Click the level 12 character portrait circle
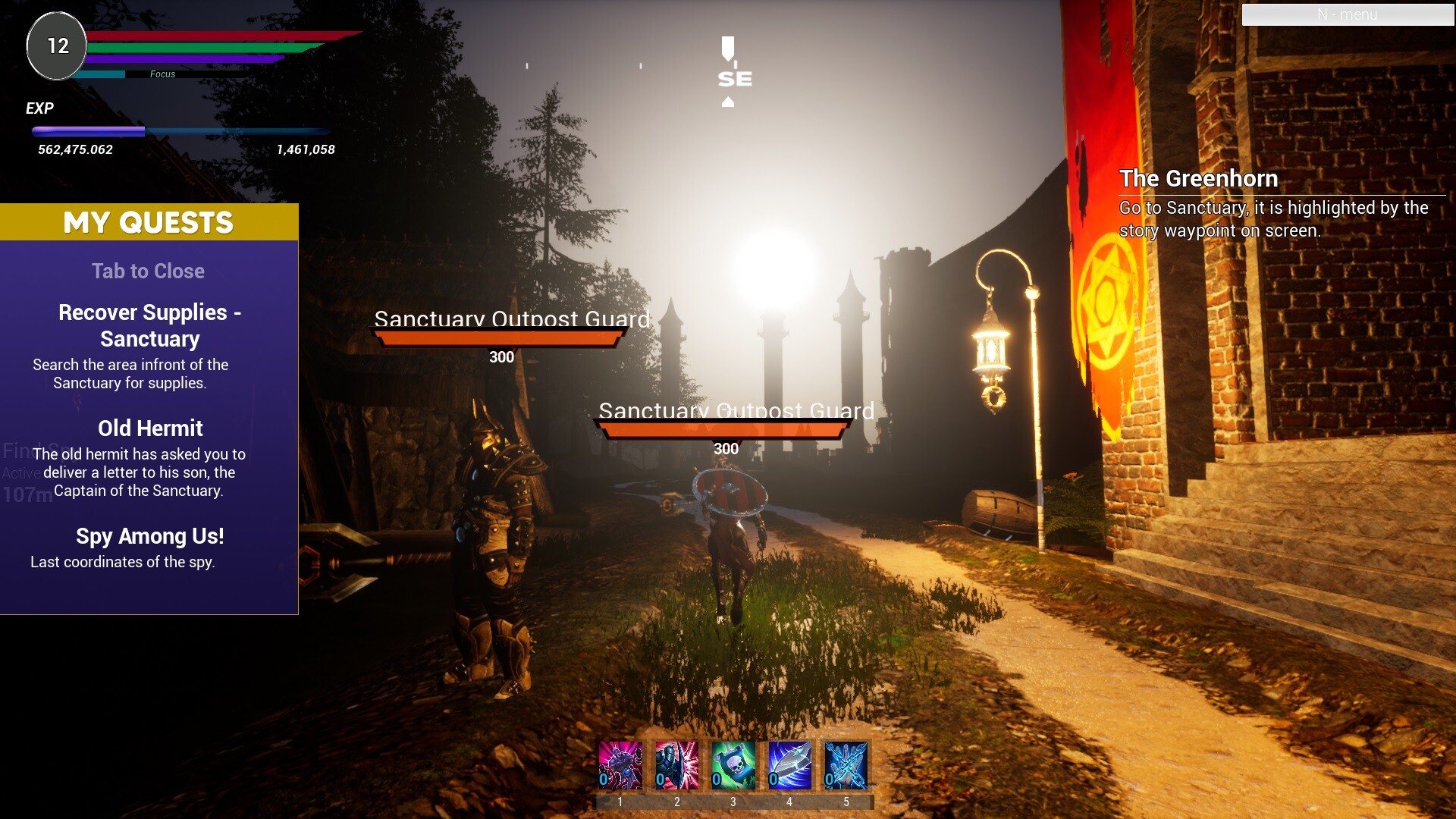 click(55, 45)
